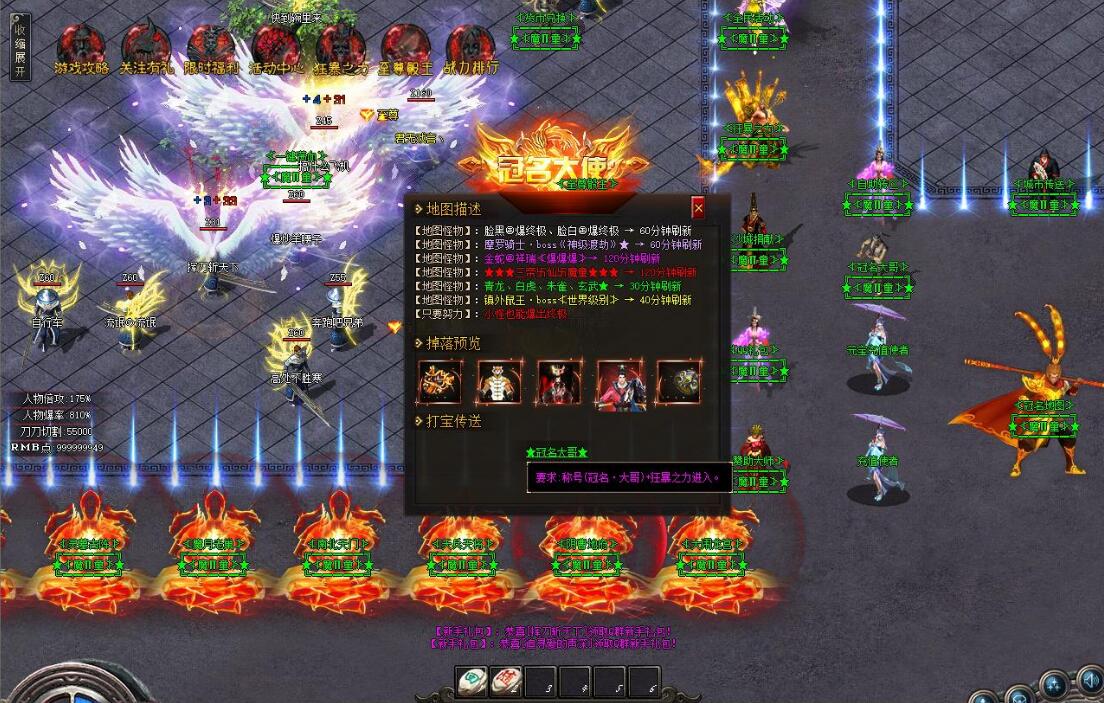The image size is (1104, 703).
Task: Select the golden weapon drop preview item
Action: [x=439, y=381]
